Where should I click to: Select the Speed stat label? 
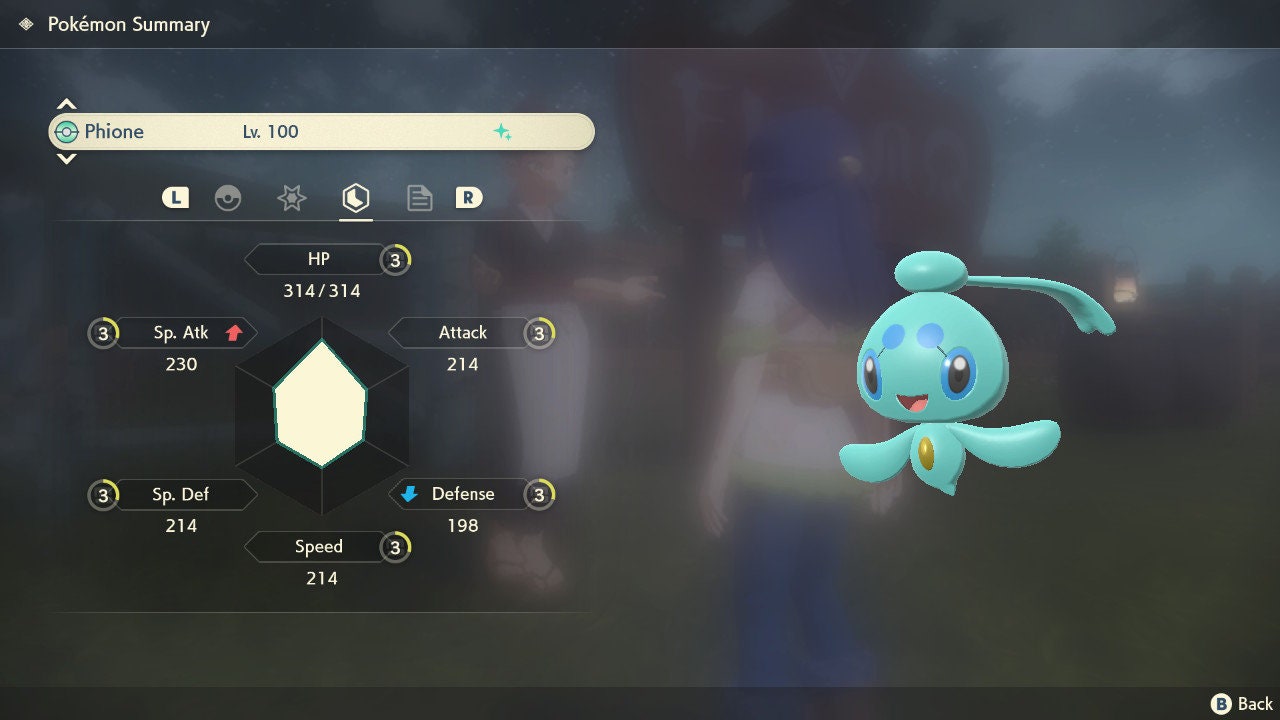tap(316, 547)
